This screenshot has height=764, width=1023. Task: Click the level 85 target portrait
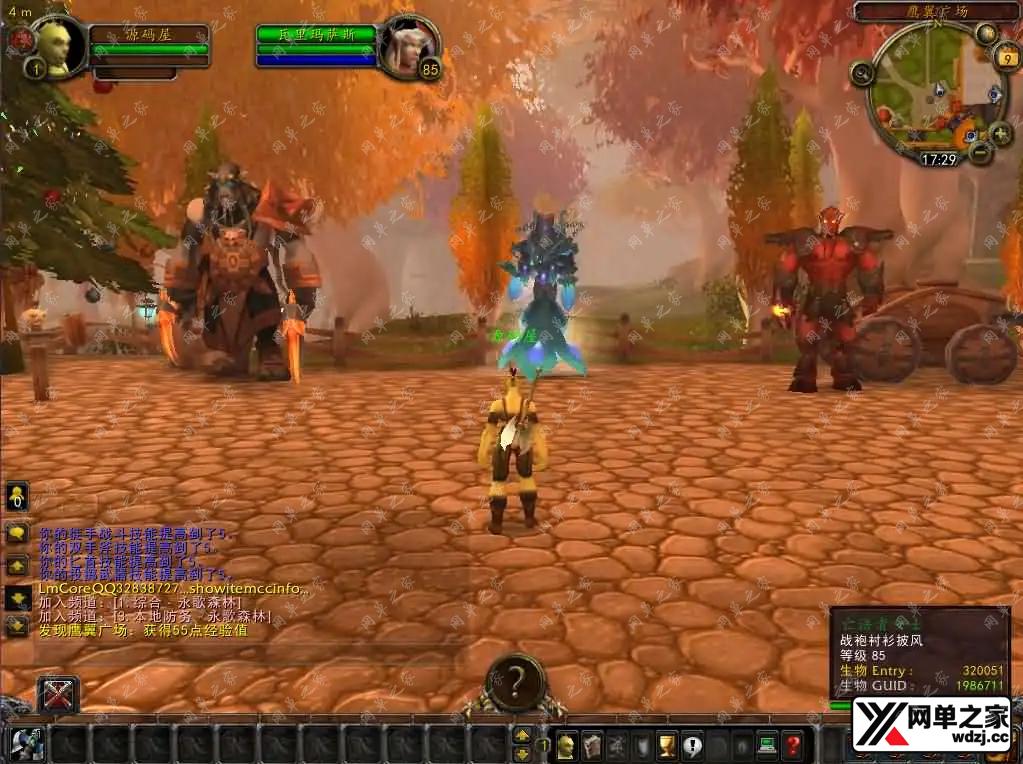(x=409, y=45)
